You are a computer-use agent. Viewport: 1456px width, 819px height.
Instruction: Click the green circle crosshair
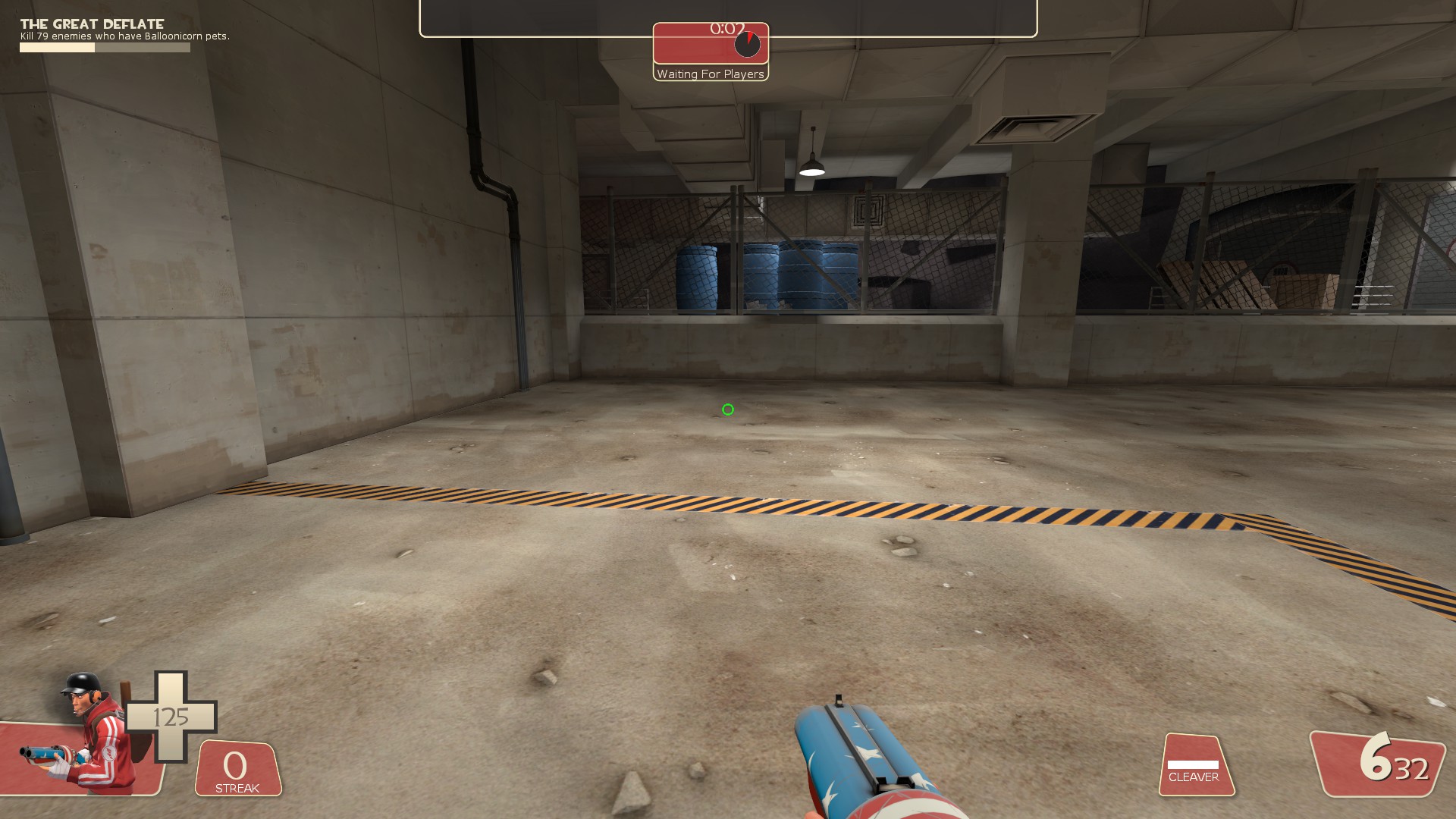[x=727, y=409]
